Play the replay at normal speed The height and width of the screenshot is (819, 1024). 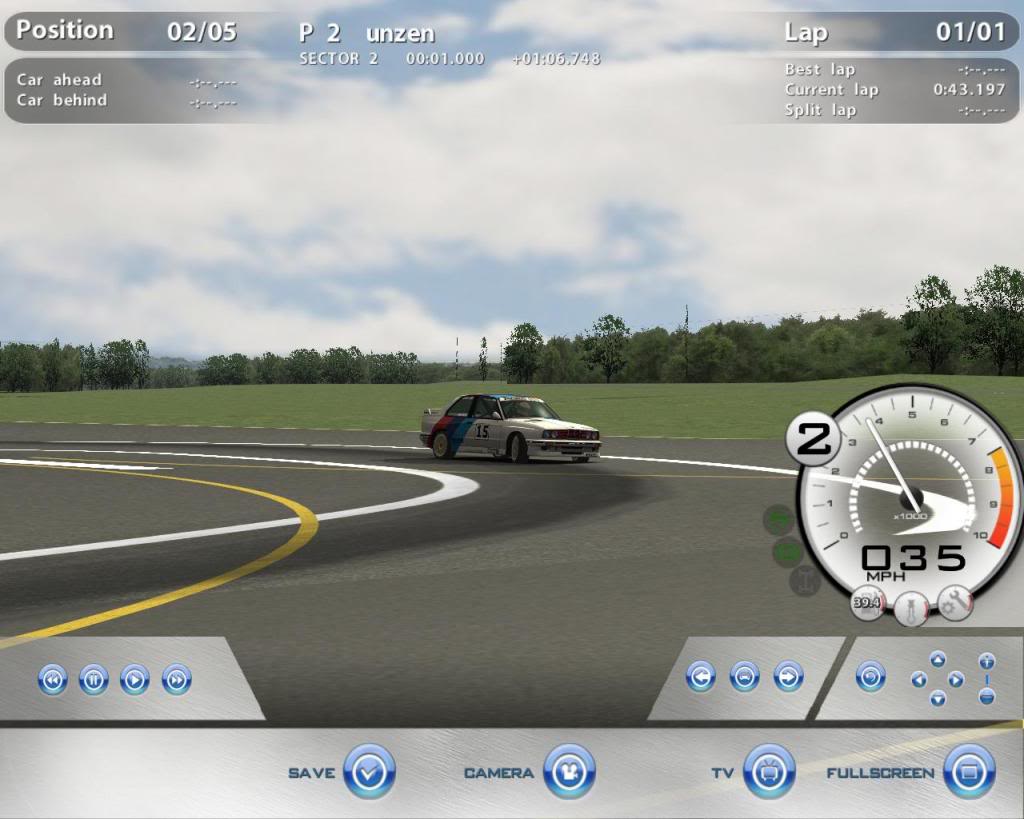point(135,681)
